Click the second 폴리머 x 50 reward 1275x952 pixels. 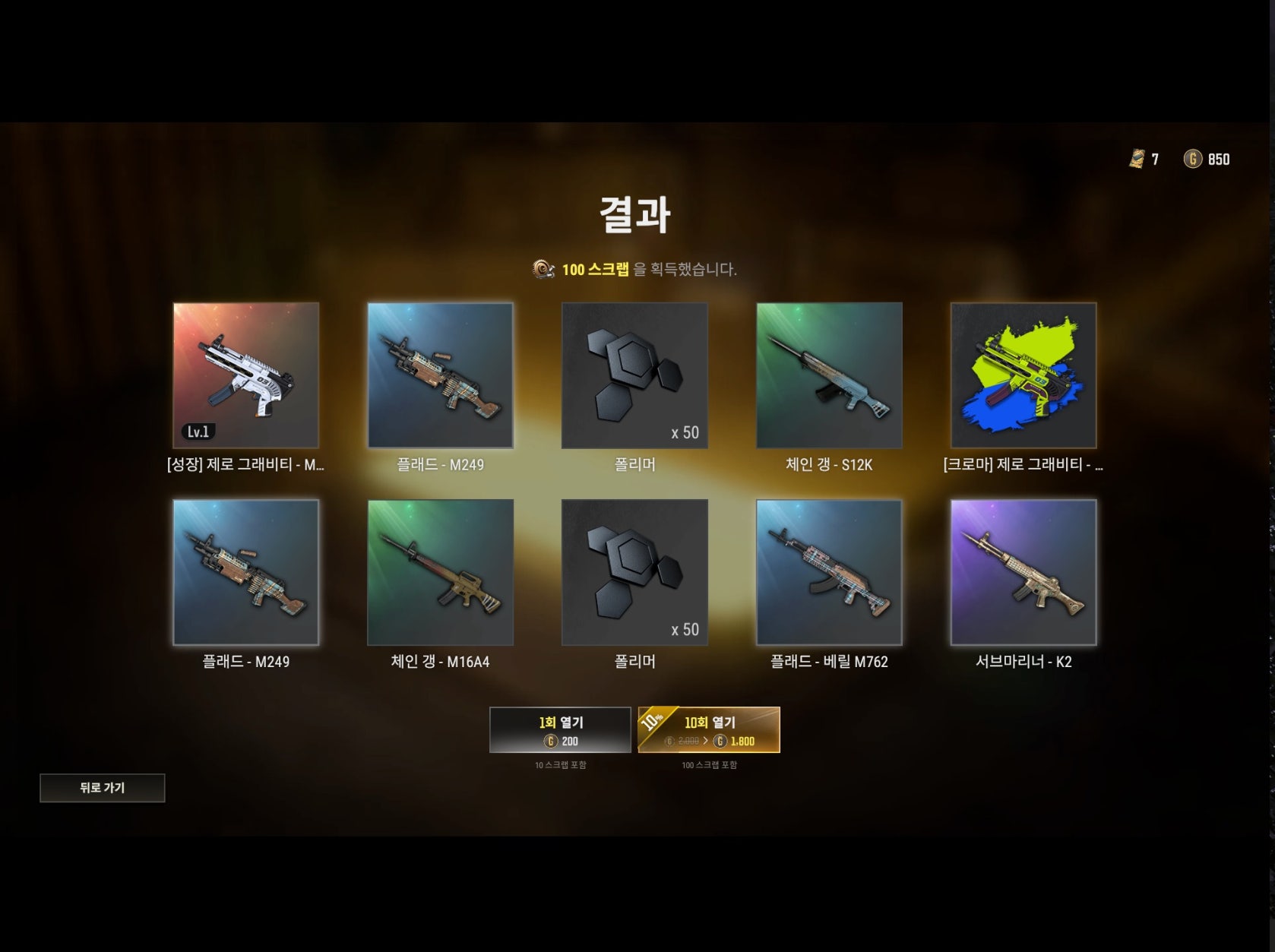(634, 572)
